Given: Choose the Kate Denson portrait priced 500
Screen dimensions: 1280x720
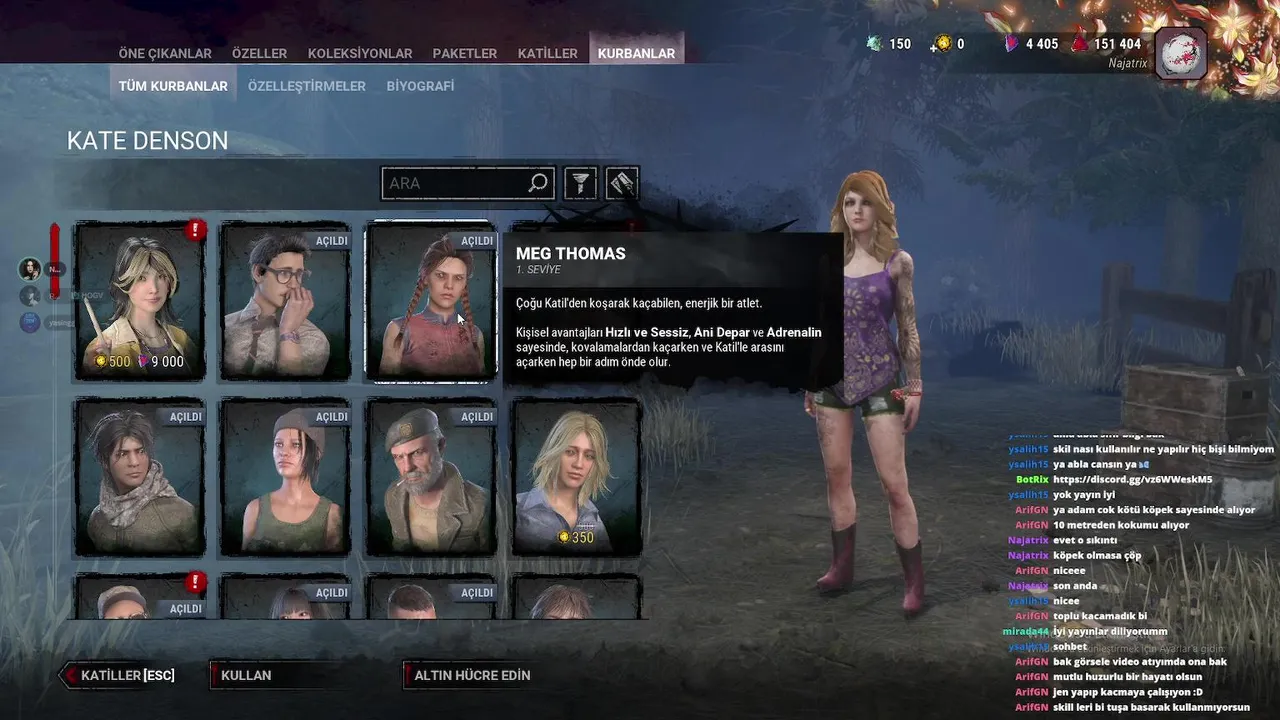Looking at the screenshot, I should (140, 300).
